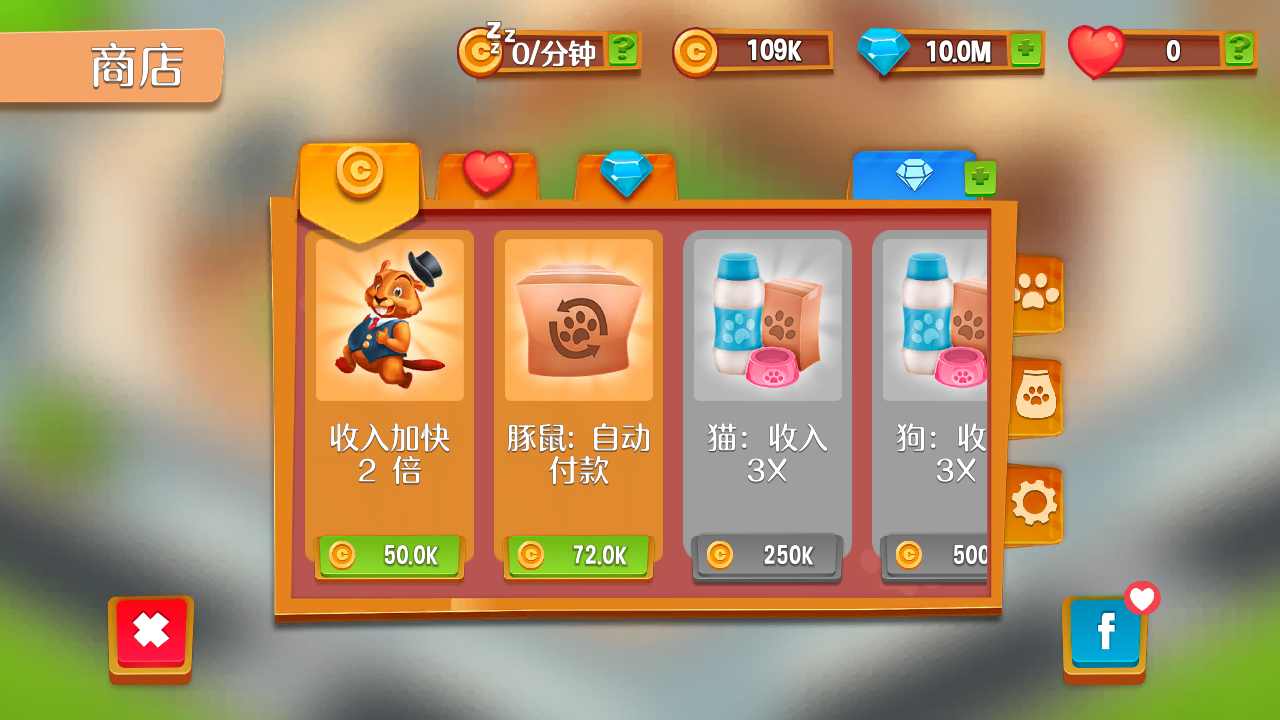Click the beaver with top hat thumbnail
The width and height of the screenshot is (1280, 720).
tap(390, 317)
